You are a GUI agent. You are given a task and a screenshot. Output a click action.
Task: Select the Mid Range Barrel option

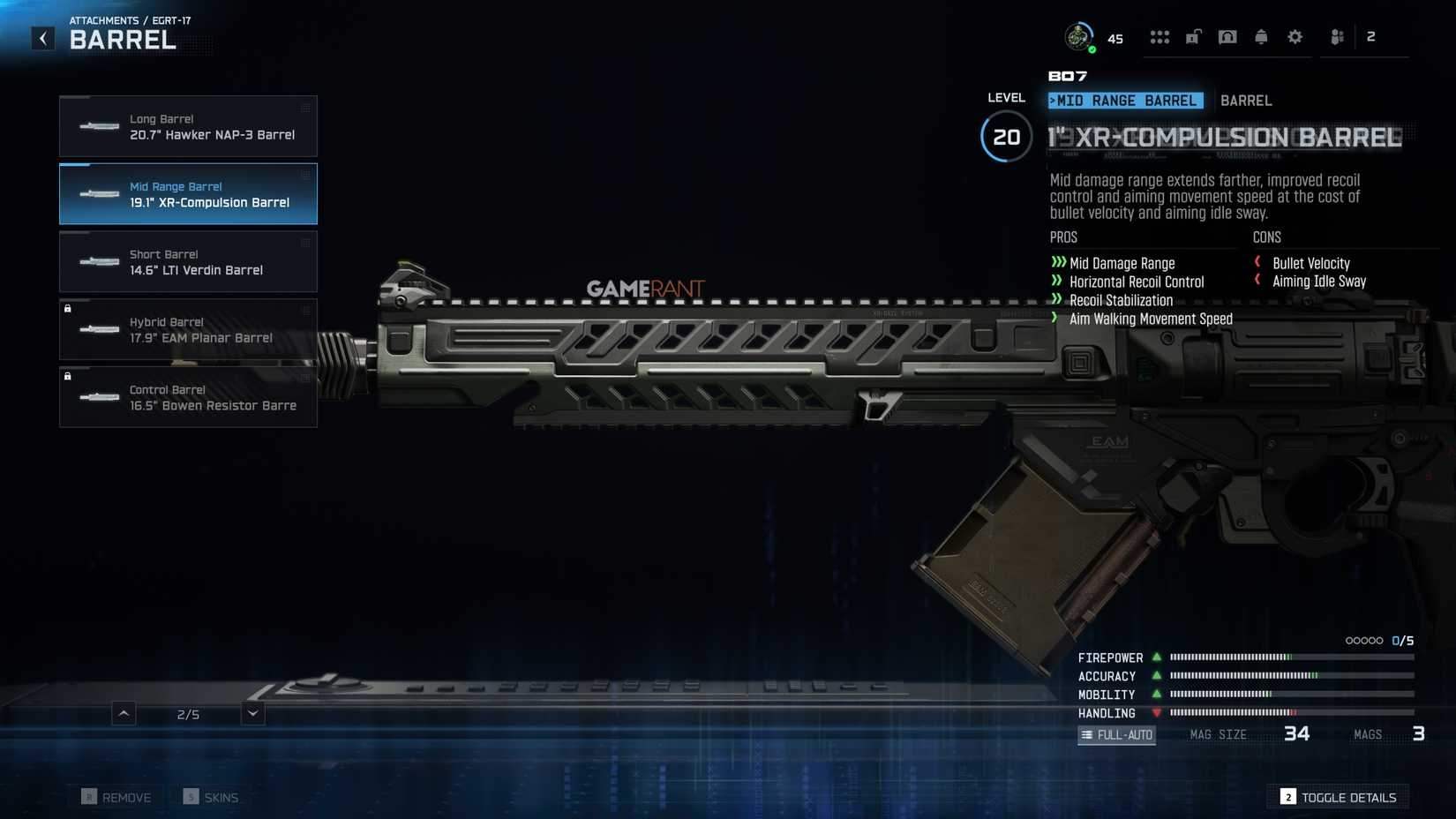188,194
